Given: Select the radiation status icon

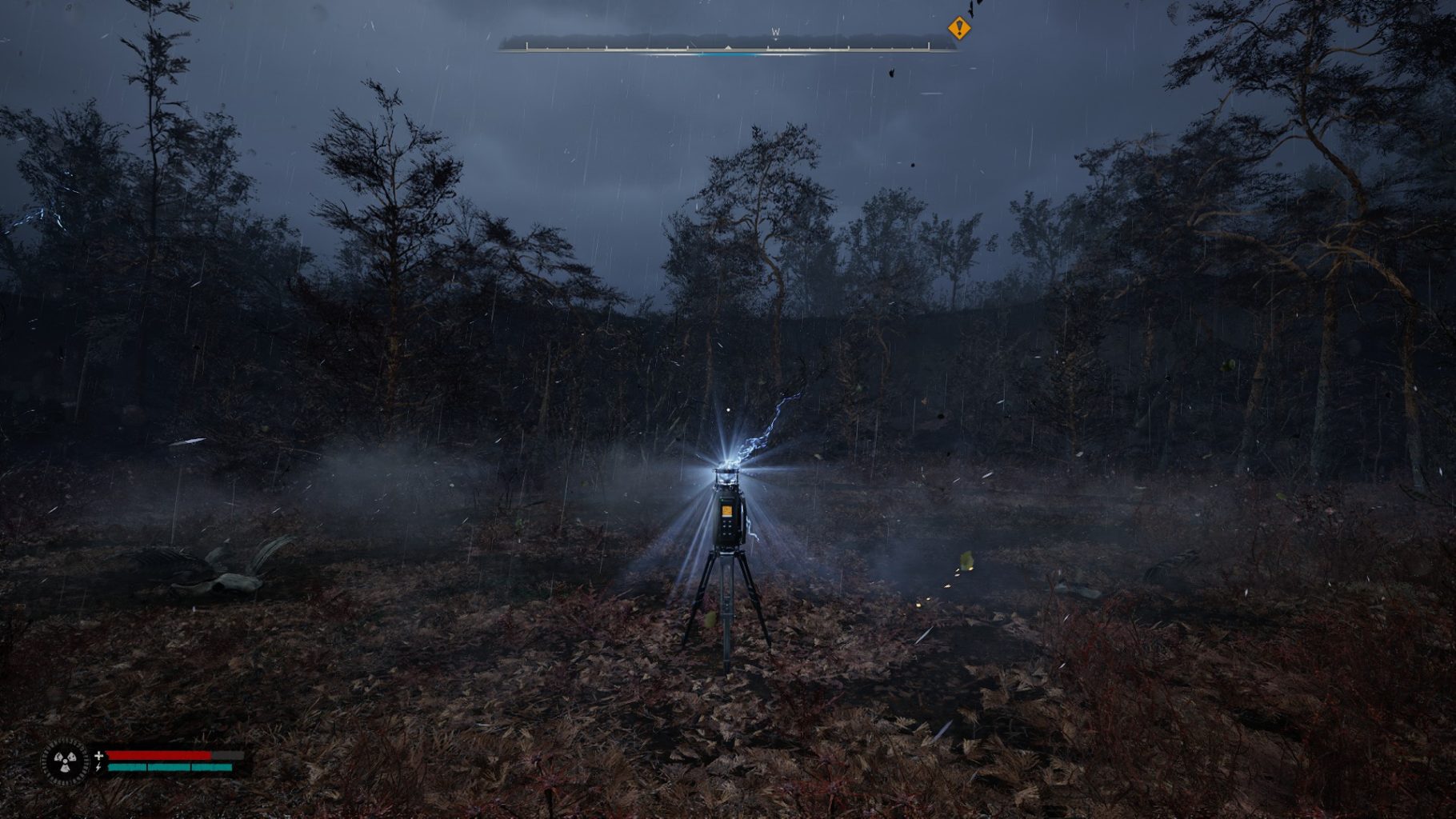Looking at the screenshot, I should [65, 761].
